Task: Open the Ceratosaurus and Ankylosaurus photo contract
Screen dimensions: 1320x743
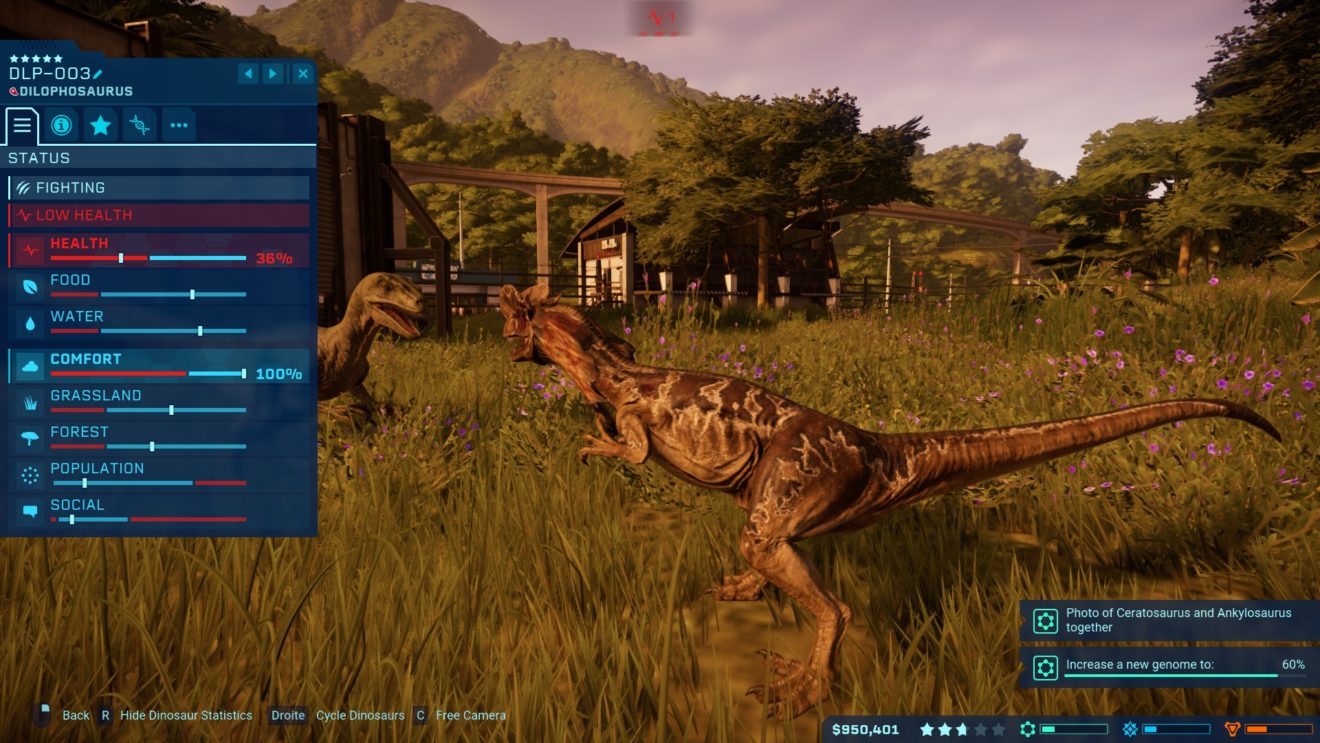Action: click(1168, 620)
